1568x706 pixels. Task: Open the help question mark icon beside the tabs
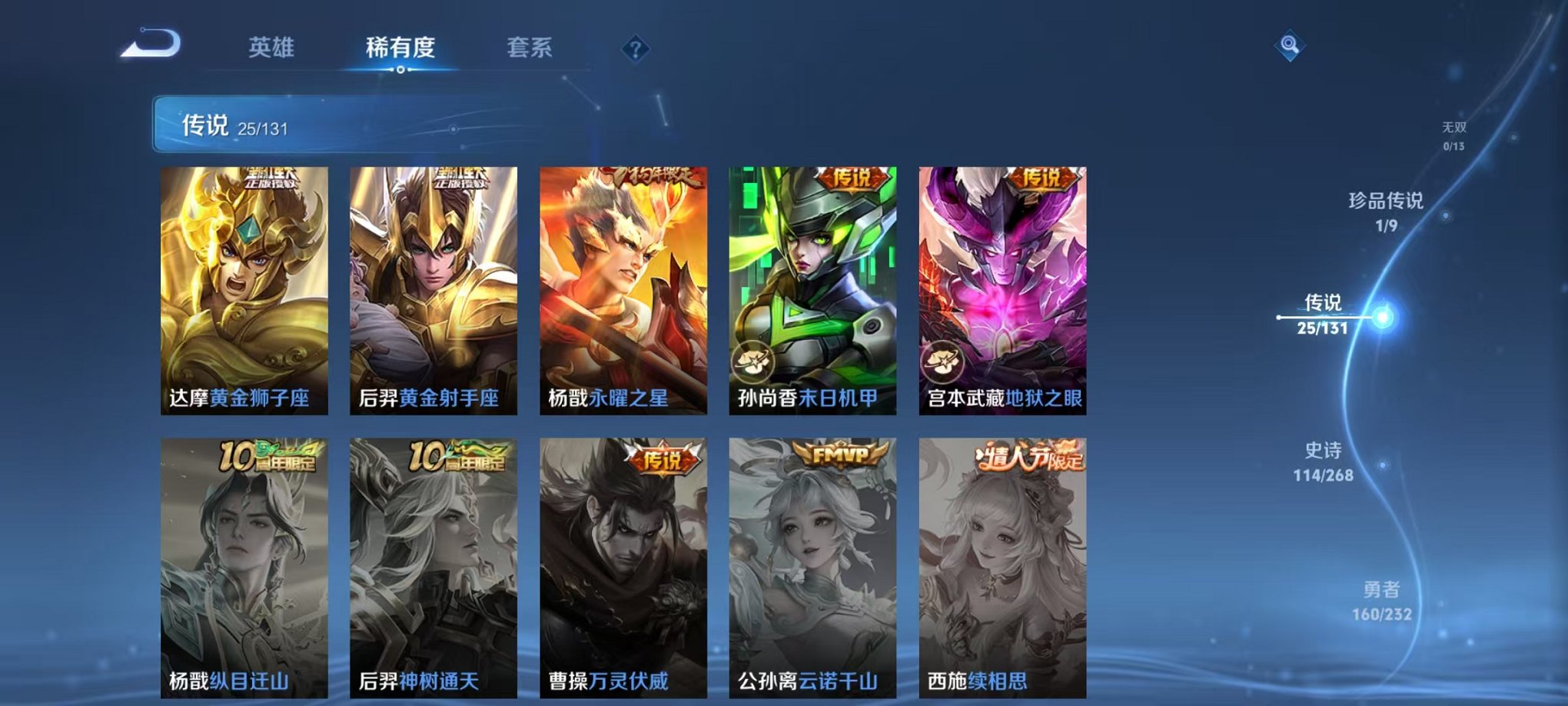pos(635,49)
